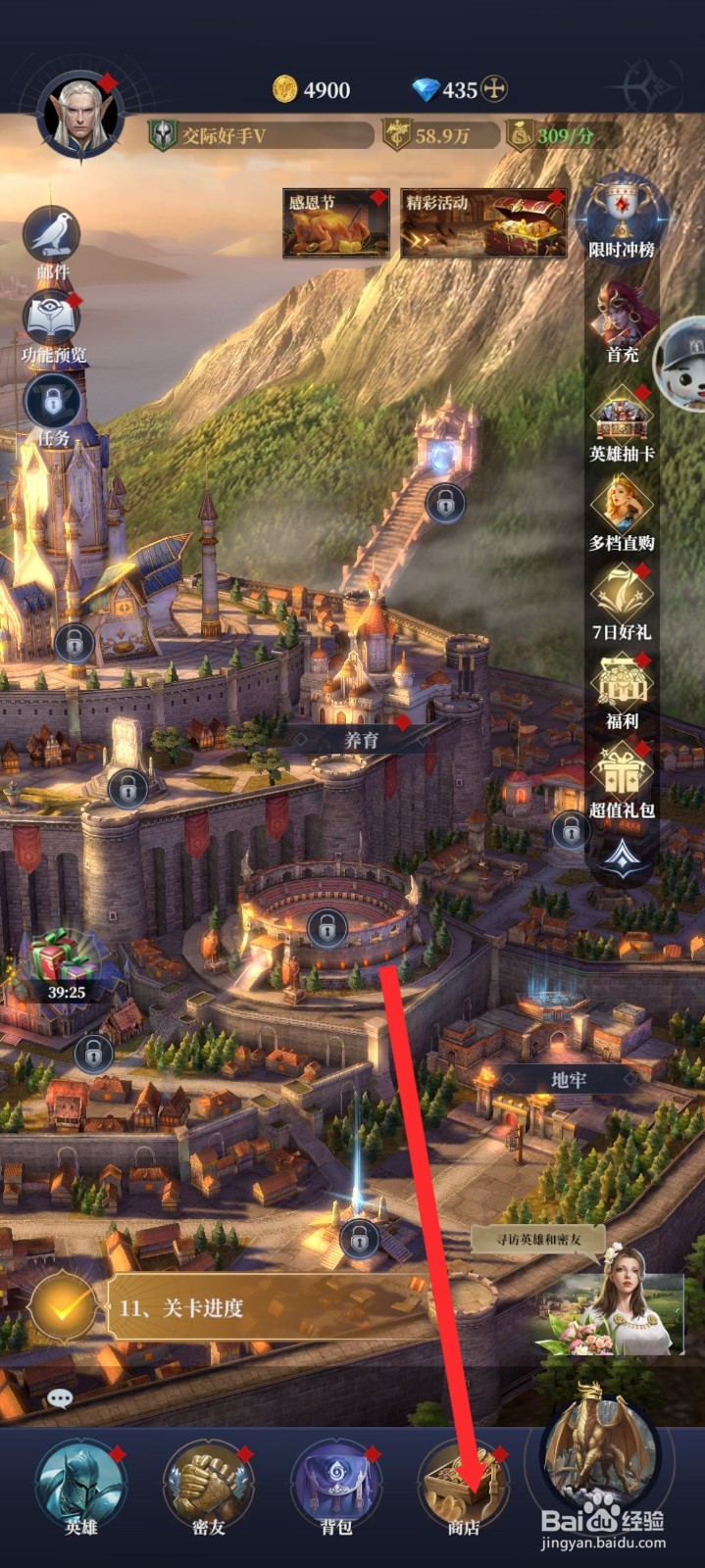Open 超值礼包 value pack
Screen dimensions: 705x1568
click(x=622, y=777)
